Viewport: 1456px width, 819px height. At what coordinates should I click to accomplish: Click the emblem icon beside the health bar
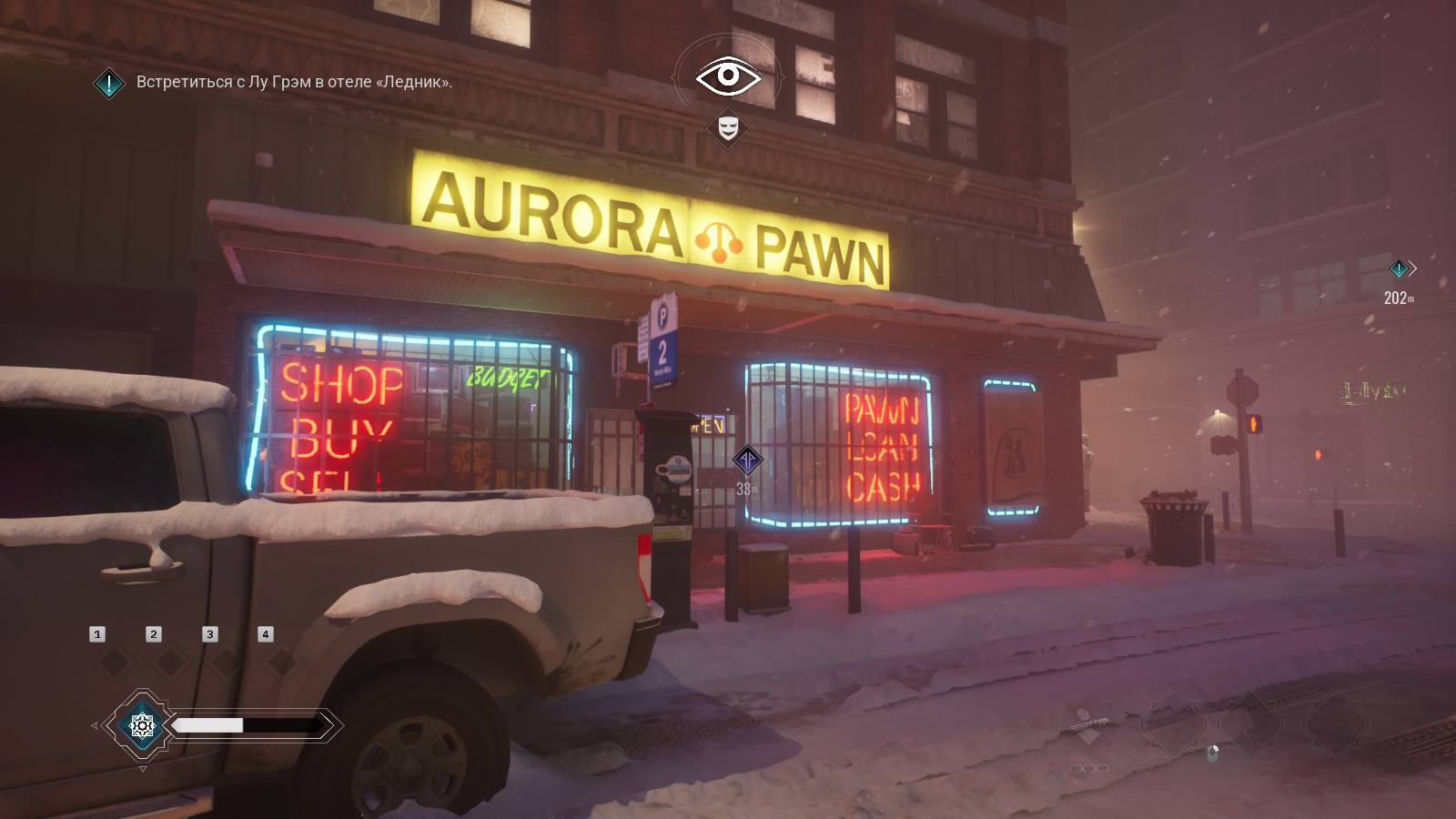(x=142, y=725)
